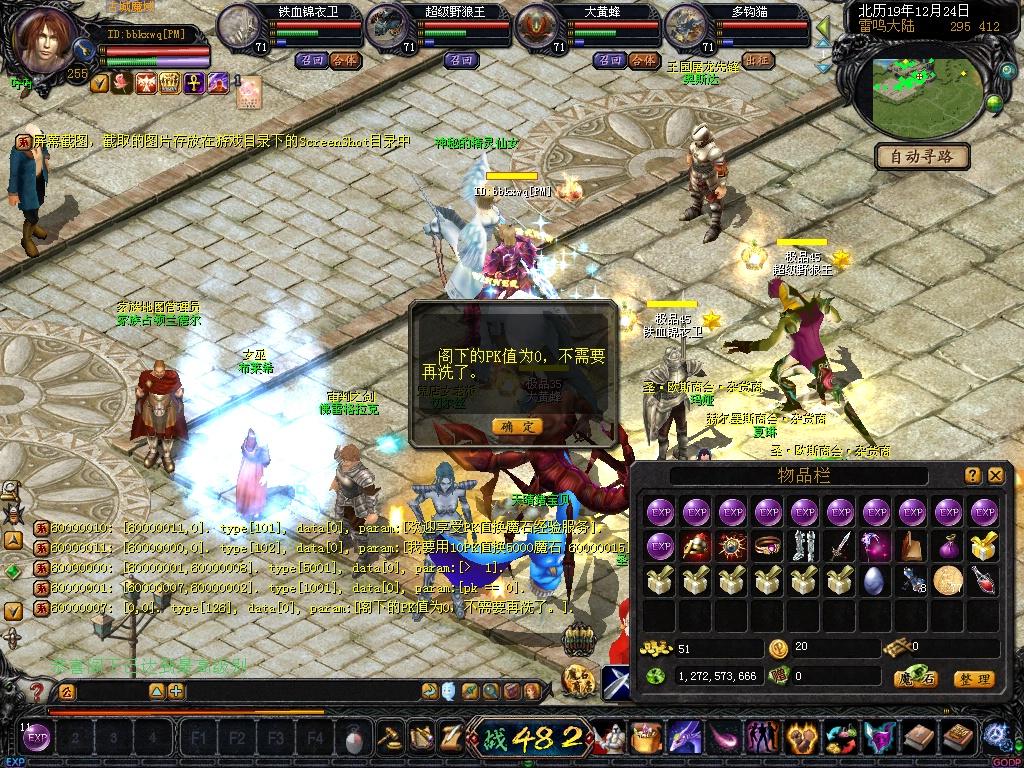Close the 物品栏 inventory window
Screen dimensions: 1024x768
point(996,476)
